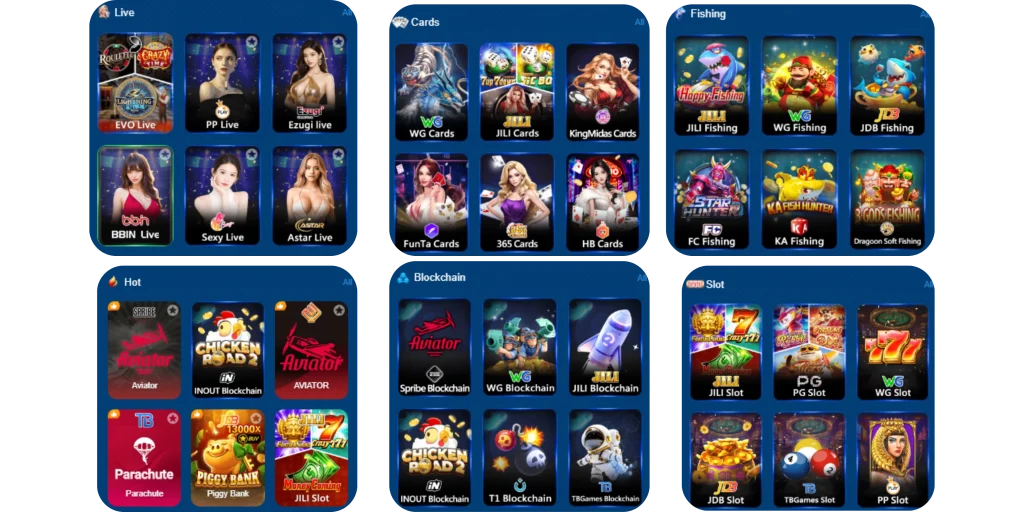This screenshot has width=1024, height=512.
Task: Choose the PG Slot tile
Action: point(809,352)
